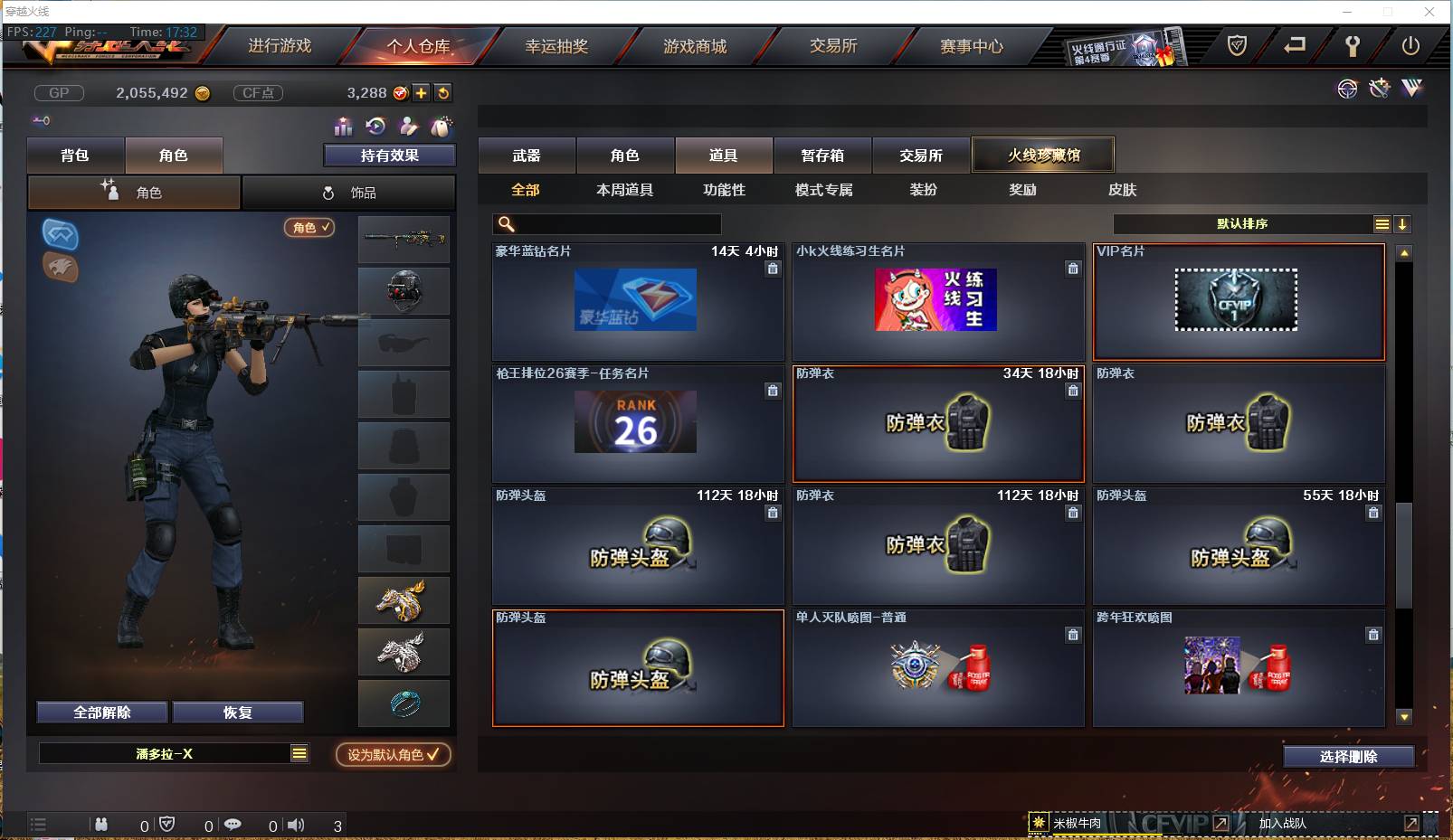Toggle 设为默认角色 default character option
The image size is (1453, 840).
[393, 755]
